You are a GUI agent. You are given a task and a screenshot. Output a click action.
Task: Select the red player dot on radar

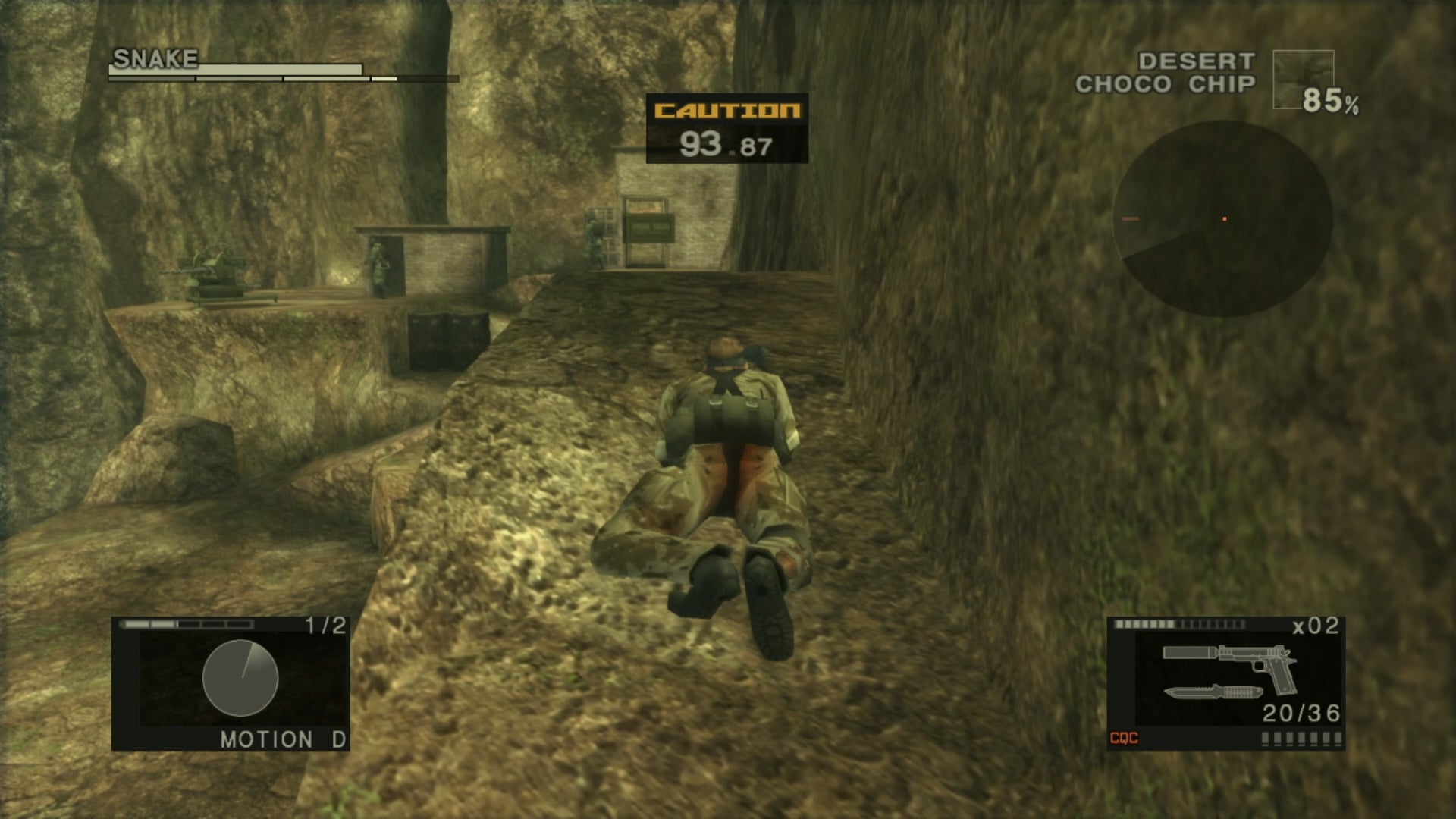1225,218
